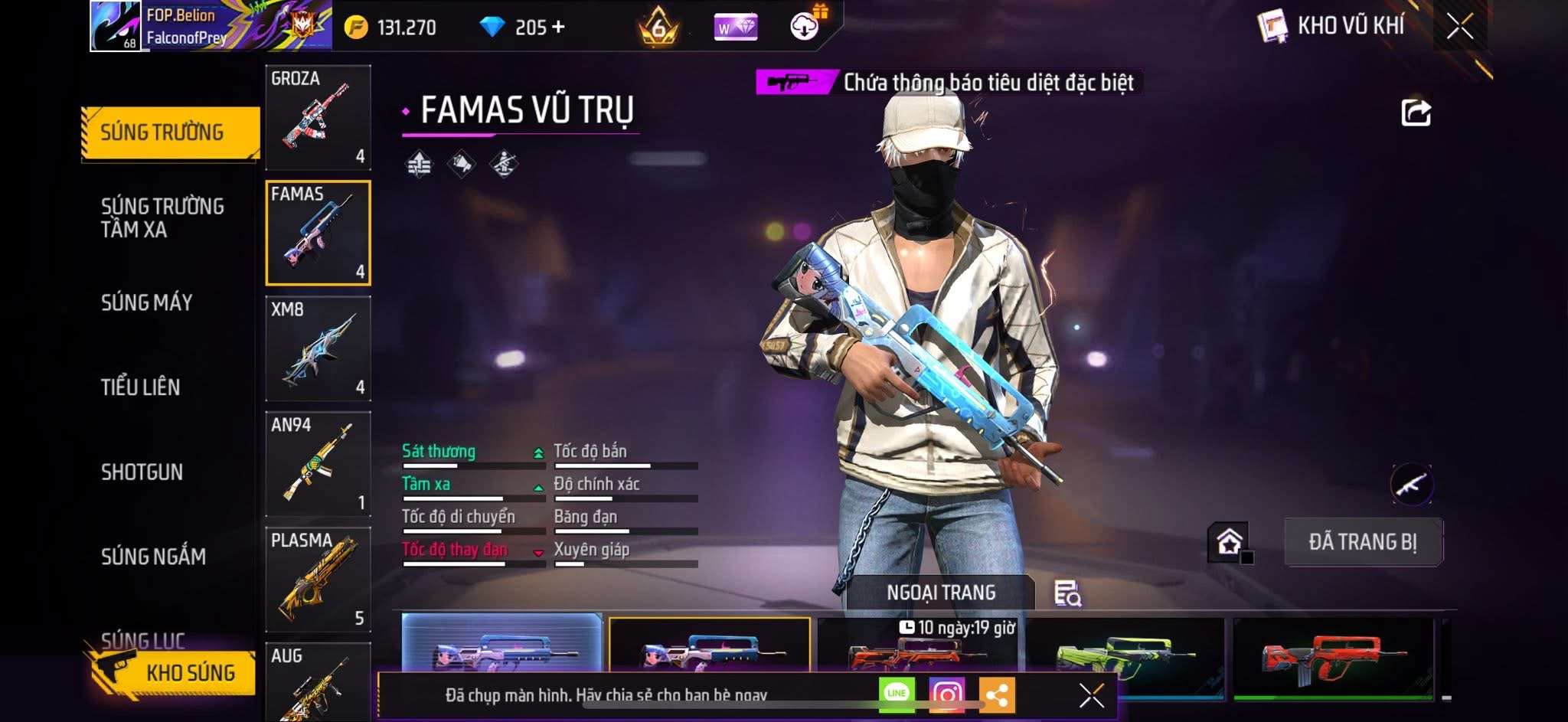Pick the PLASMA weapon tile
The image size is (1568, 722).
pos(318,580)
